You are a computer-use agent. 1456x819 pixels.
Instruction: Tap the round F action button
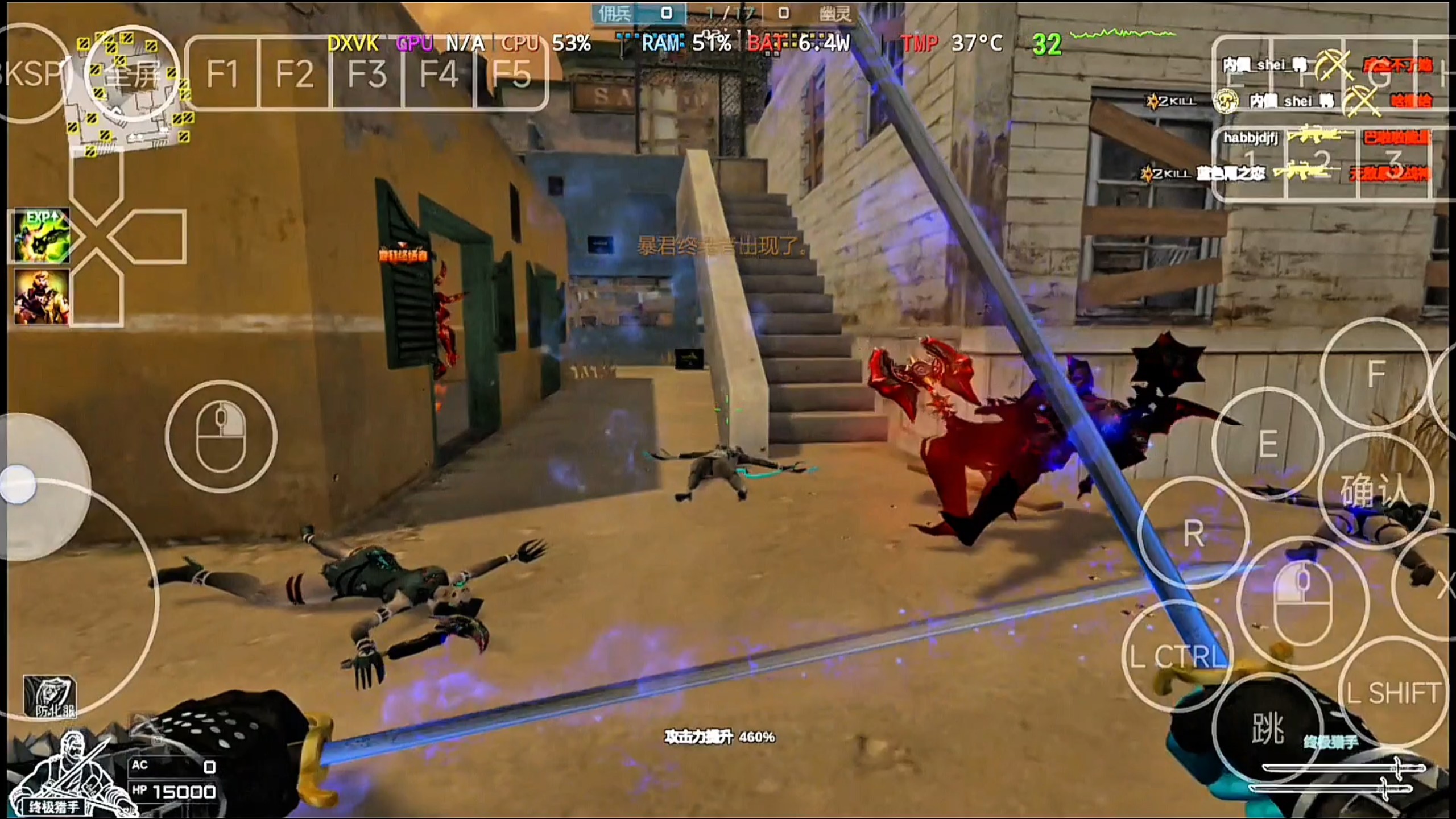1375,374
